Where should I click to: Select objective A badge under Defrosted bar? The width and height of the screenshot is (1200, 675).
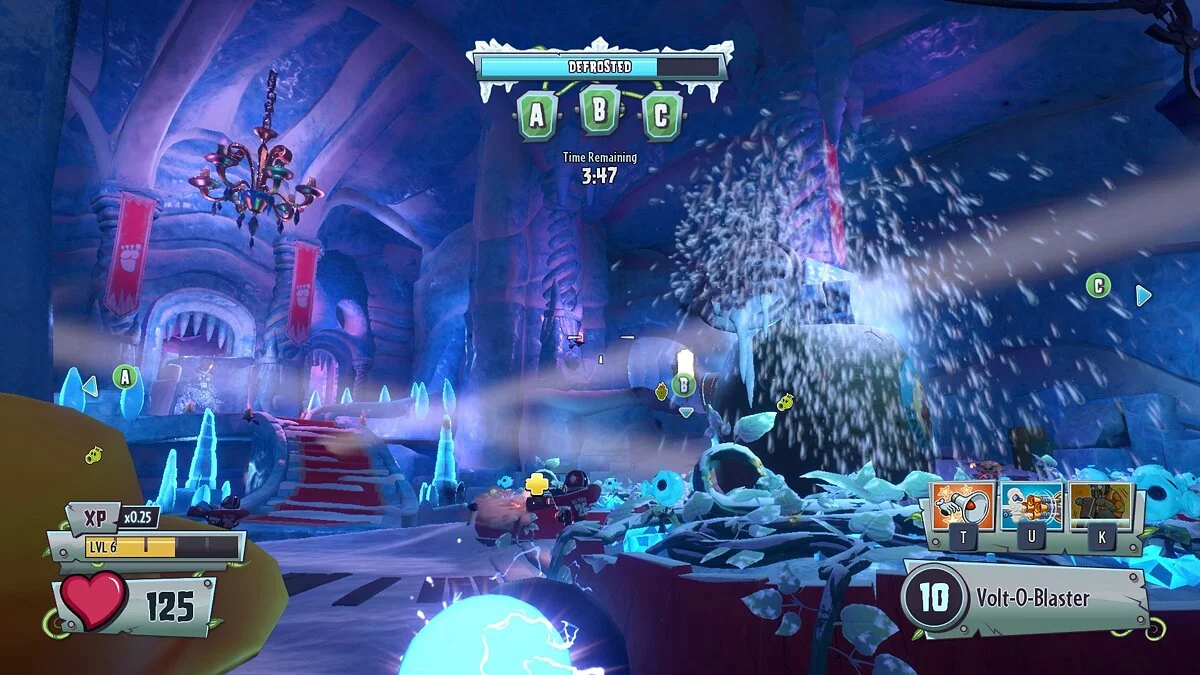pos(537,116)
